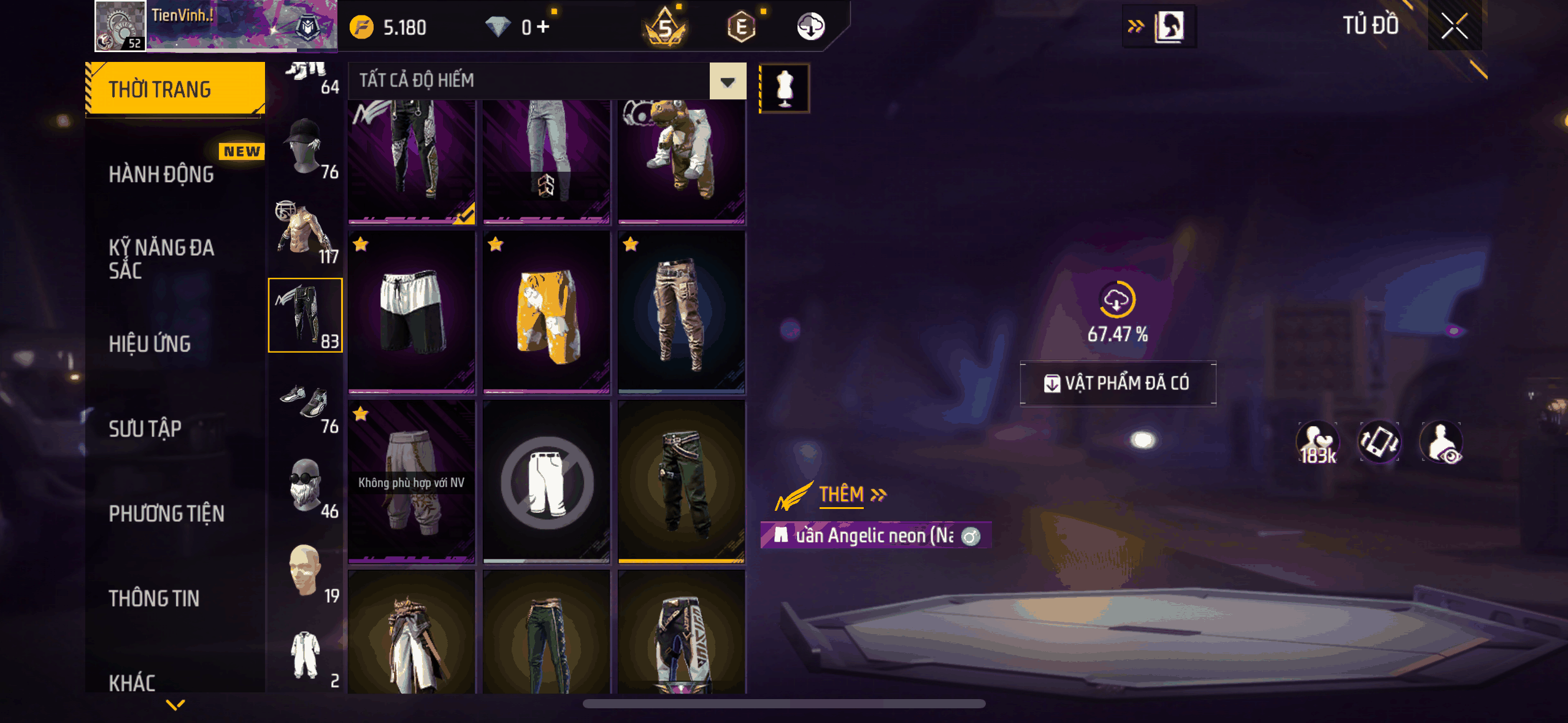This screenshot has height=723, width=1568.
Task: Switch to the PHƯƠNG TIỆN tab
Action: 167,513
